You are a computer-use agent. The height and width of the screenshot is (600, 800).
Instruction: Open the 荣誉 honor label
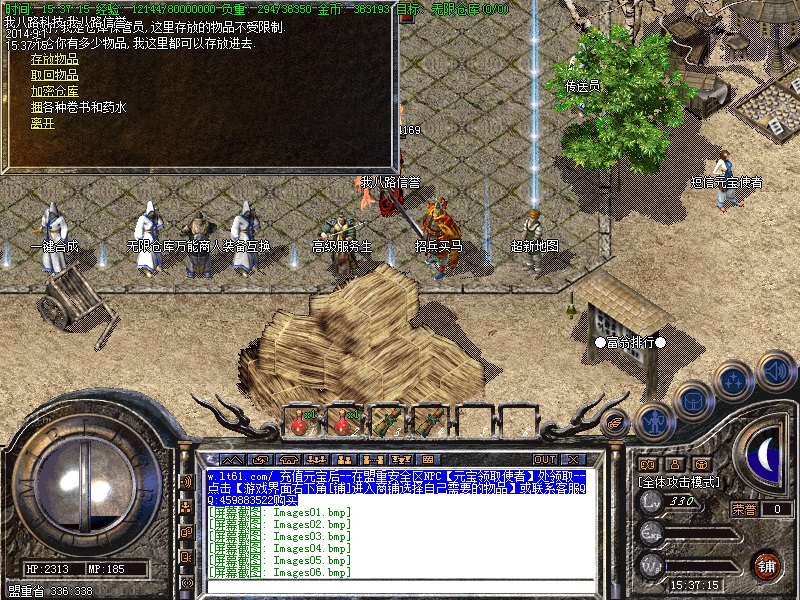point(743,509)
